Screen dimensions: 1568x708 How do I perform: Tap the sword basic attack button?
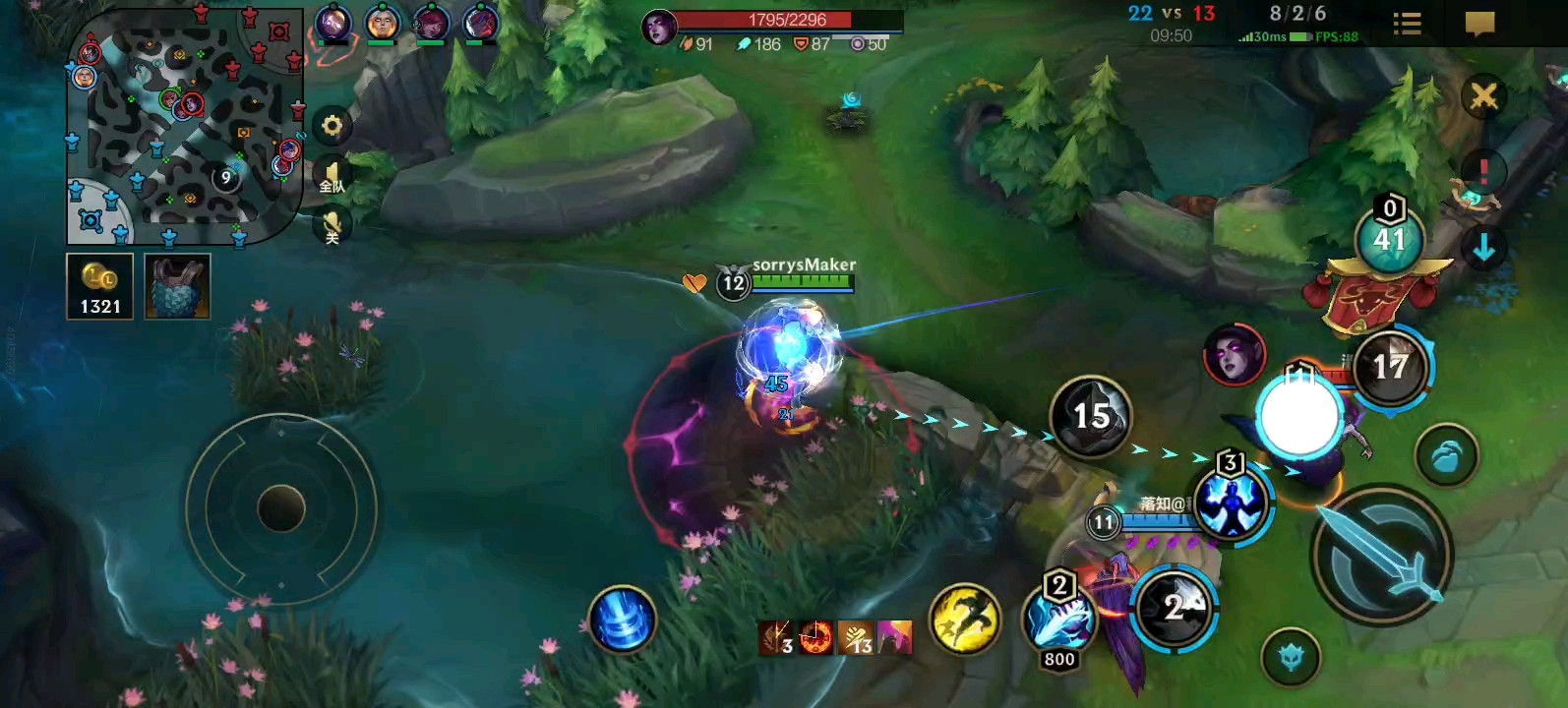(x=1383, y=557)
